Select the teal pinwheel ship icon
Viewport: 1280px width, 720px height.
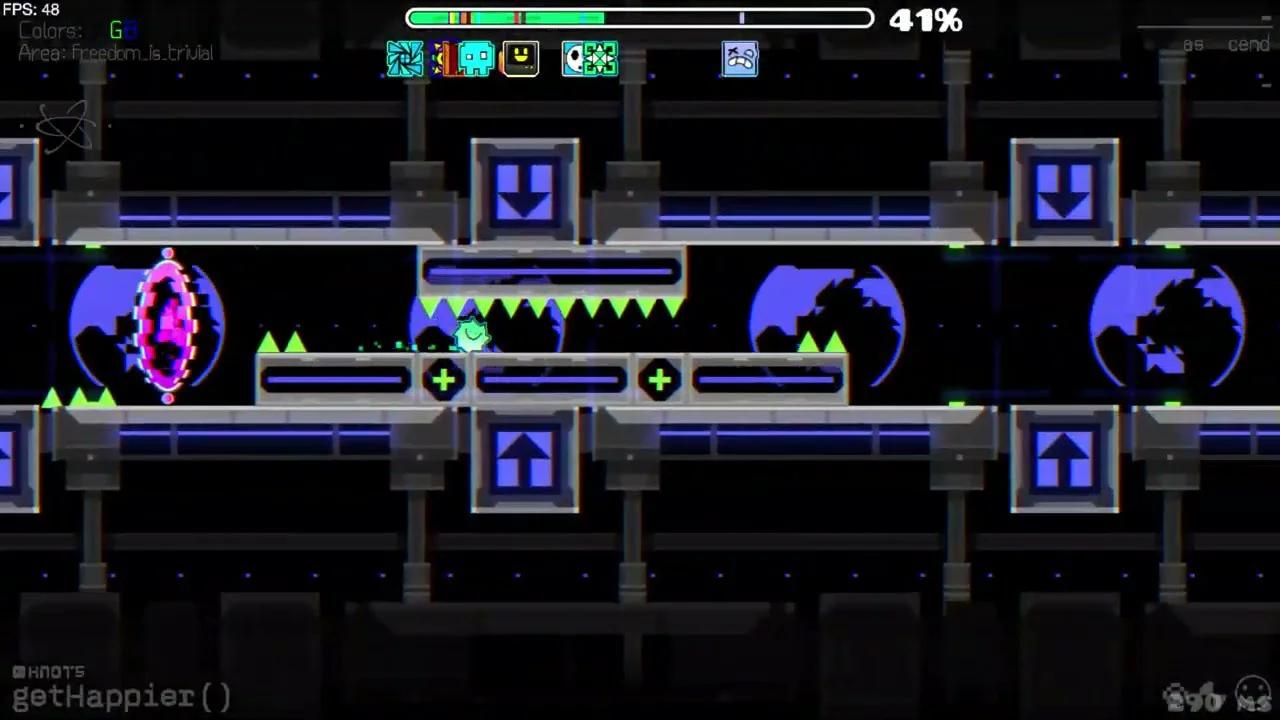point(407,59)
